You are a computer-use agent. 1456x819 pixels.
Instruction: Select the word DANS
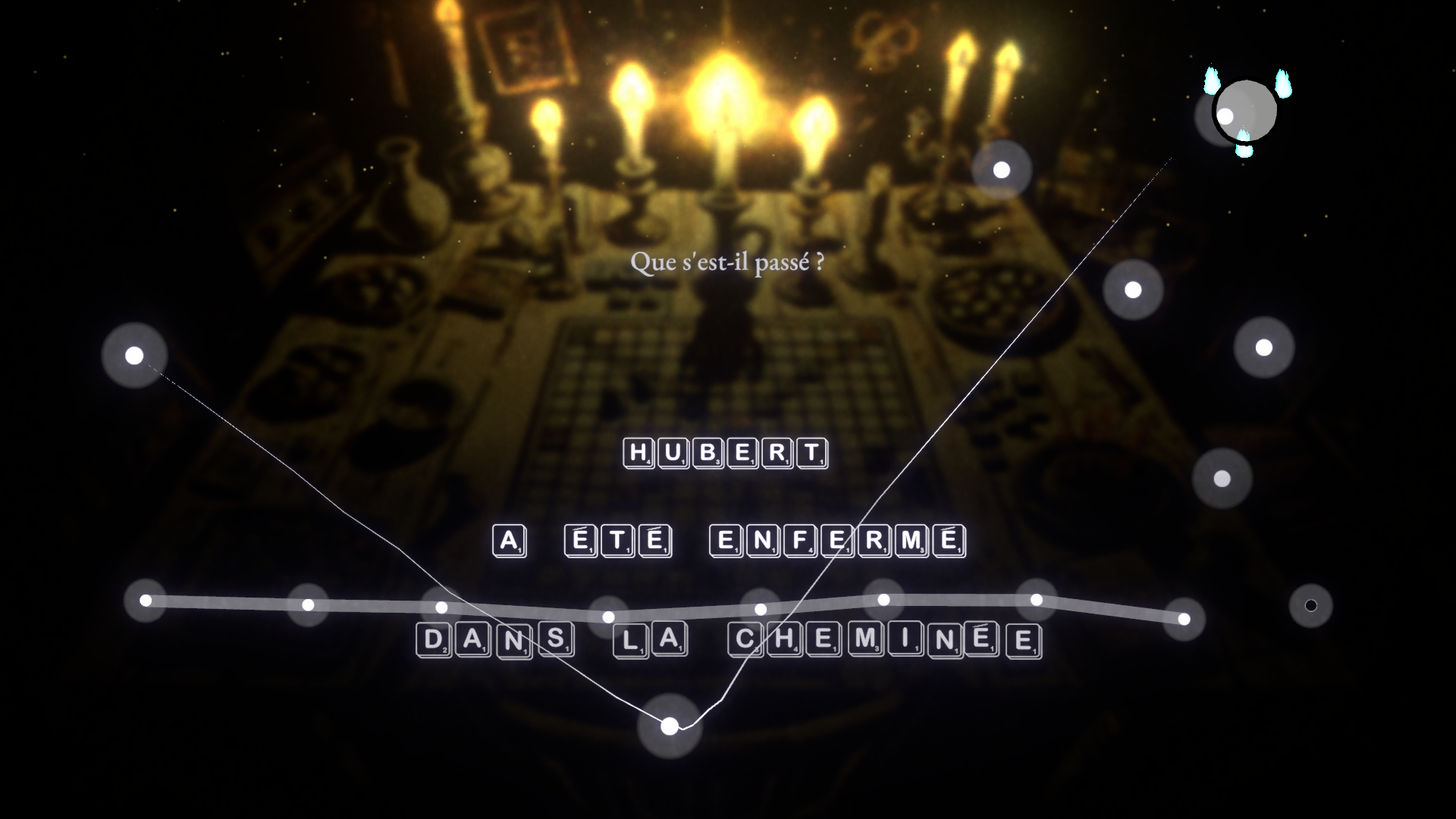point(494,642)
